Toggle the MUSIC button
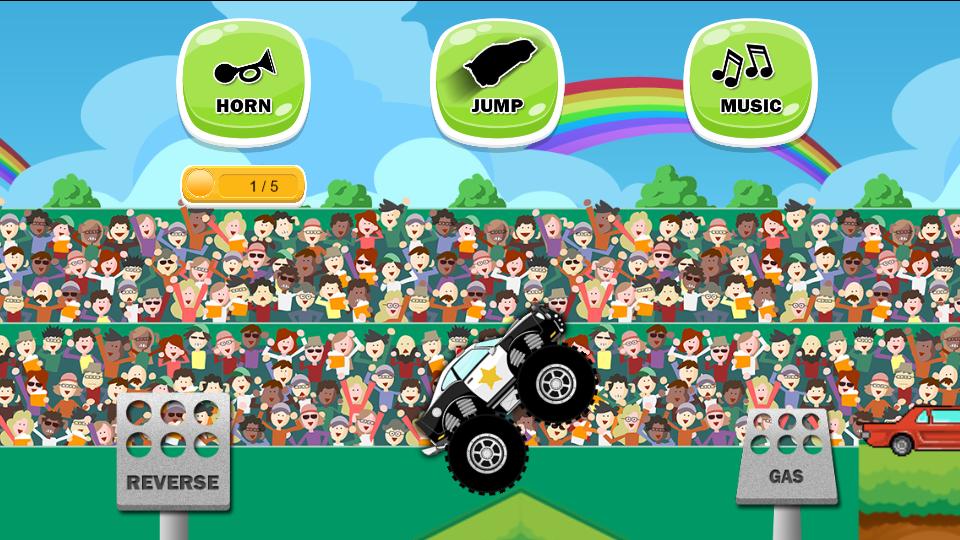This screenshot has height=540, width=960. click(749, 82)
